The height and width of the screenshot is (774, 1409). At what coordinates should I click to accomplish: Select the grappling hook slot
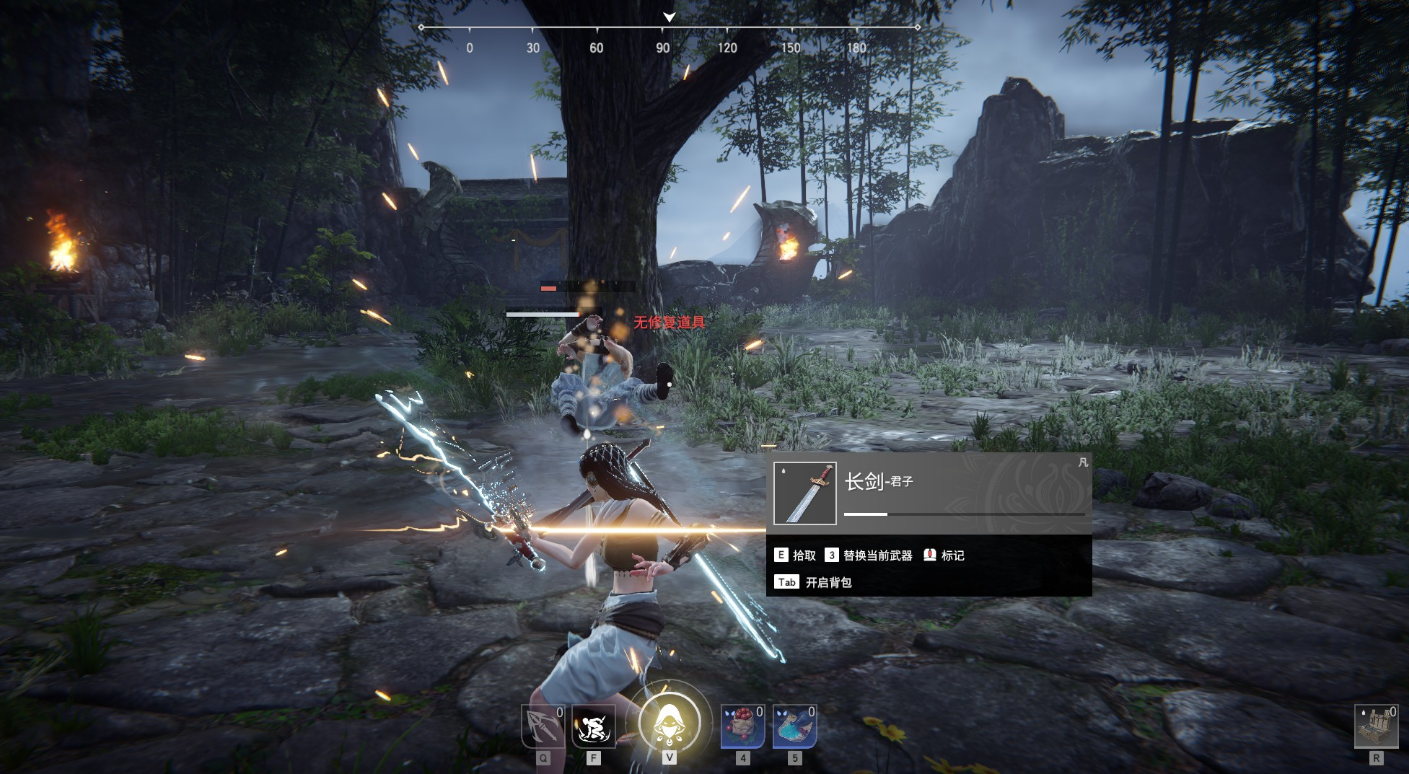(x=543, y=726)
